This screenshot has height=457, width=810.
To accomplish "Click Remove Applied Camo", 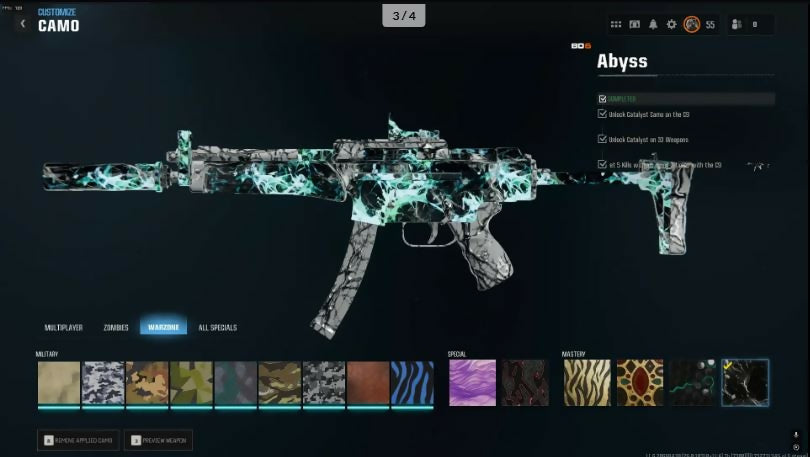I will pyautogui.click(x=80, y=440).
